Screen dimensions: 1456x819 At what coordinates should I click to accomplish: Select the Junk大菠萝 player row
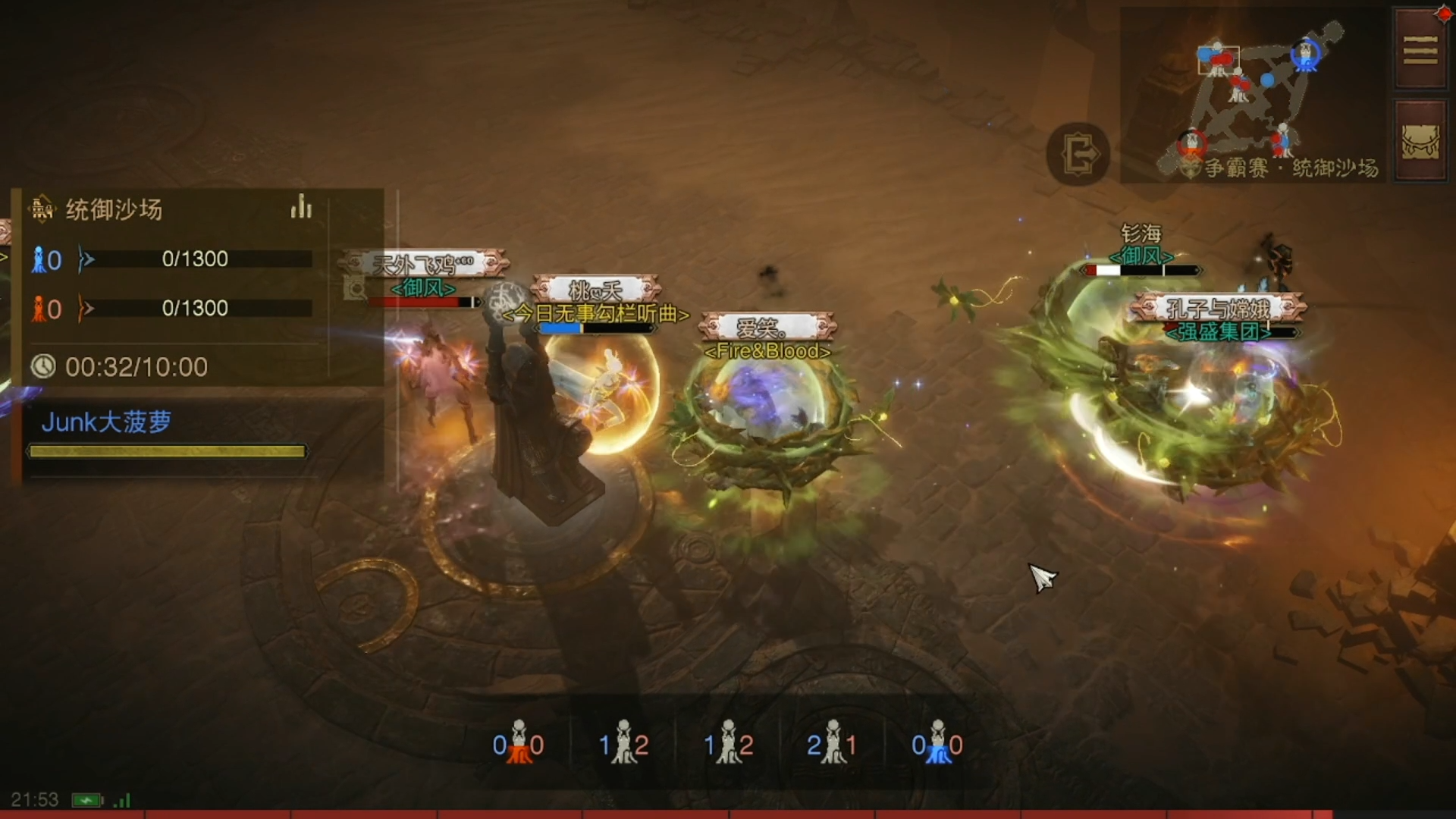(x=167, y=435)
